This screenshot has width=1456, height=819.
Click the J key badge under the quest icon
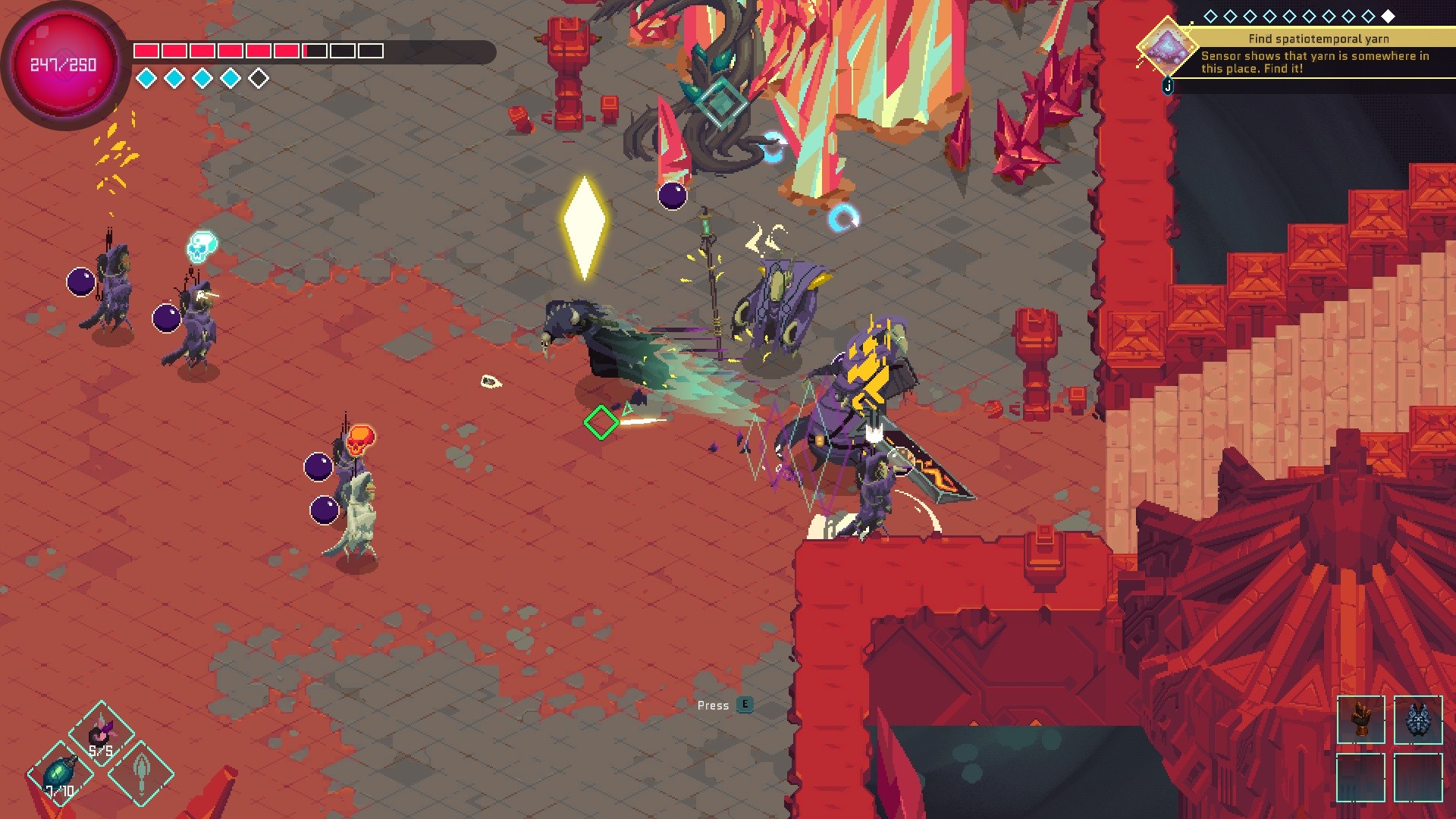click(1168, 86)
